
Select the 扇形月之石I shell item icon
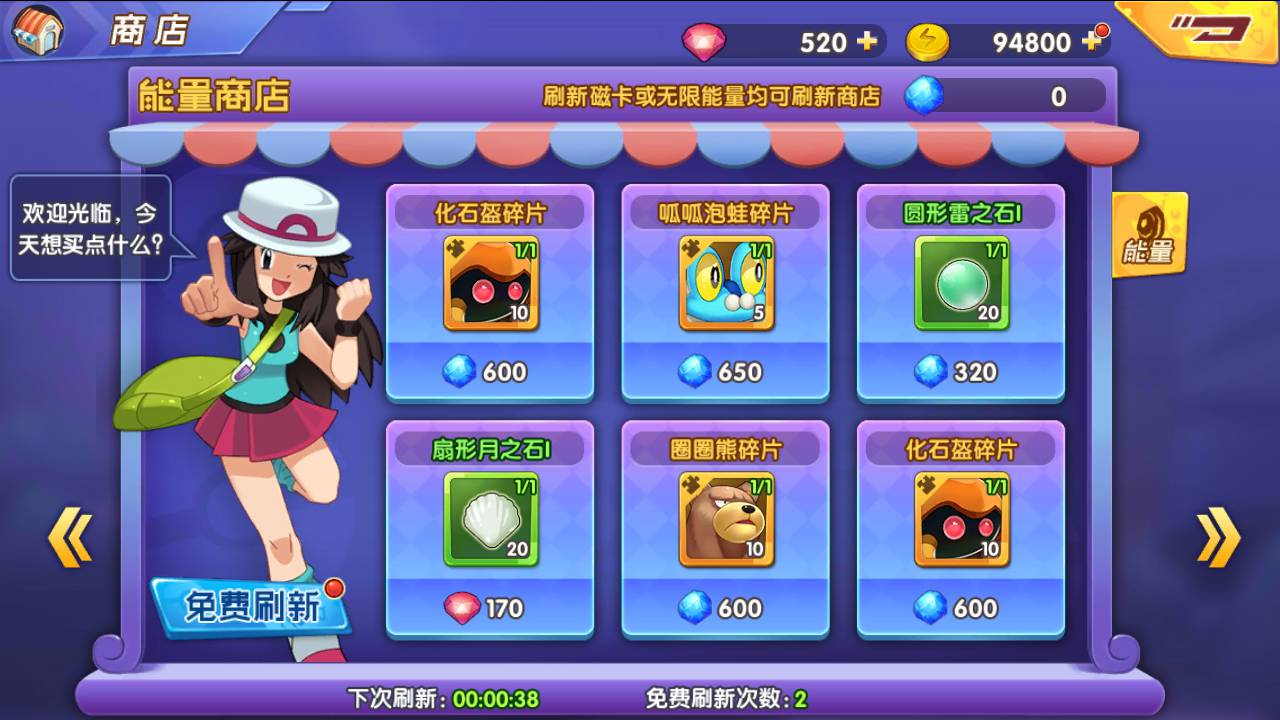pos(490,519)
